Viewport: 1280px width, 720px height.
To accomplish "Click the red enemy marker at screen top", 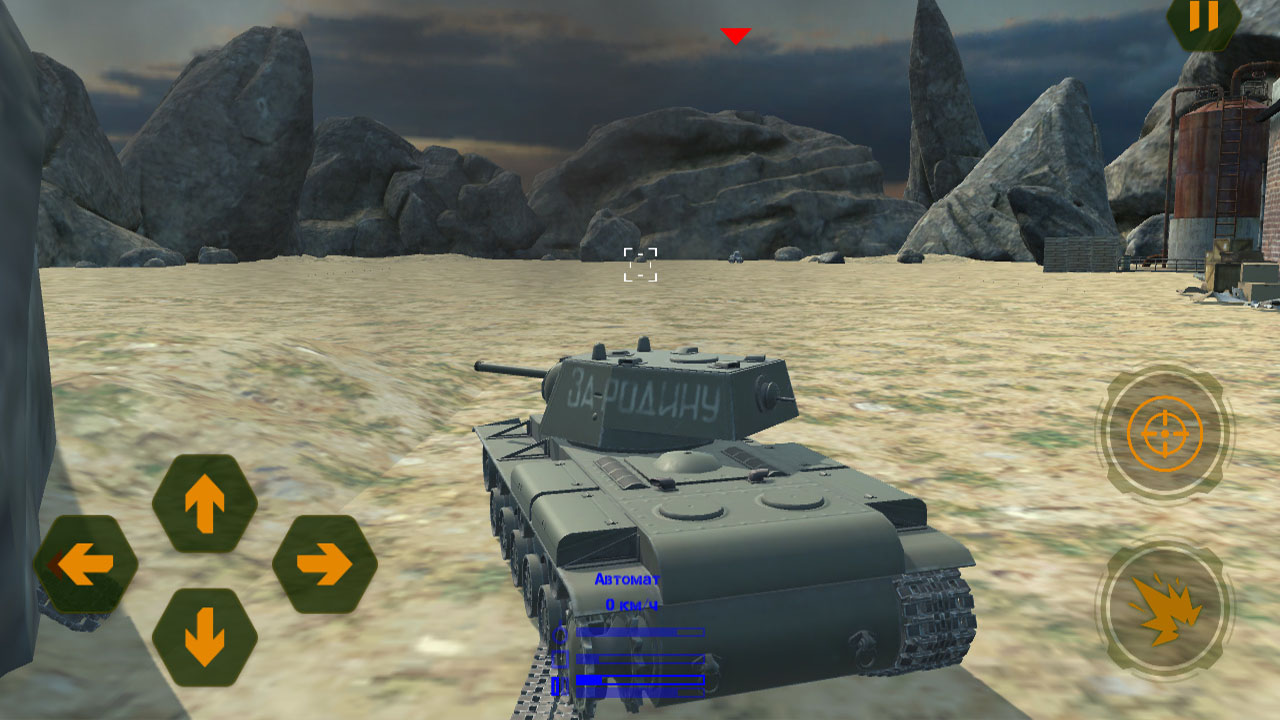I will coord(736,33).
